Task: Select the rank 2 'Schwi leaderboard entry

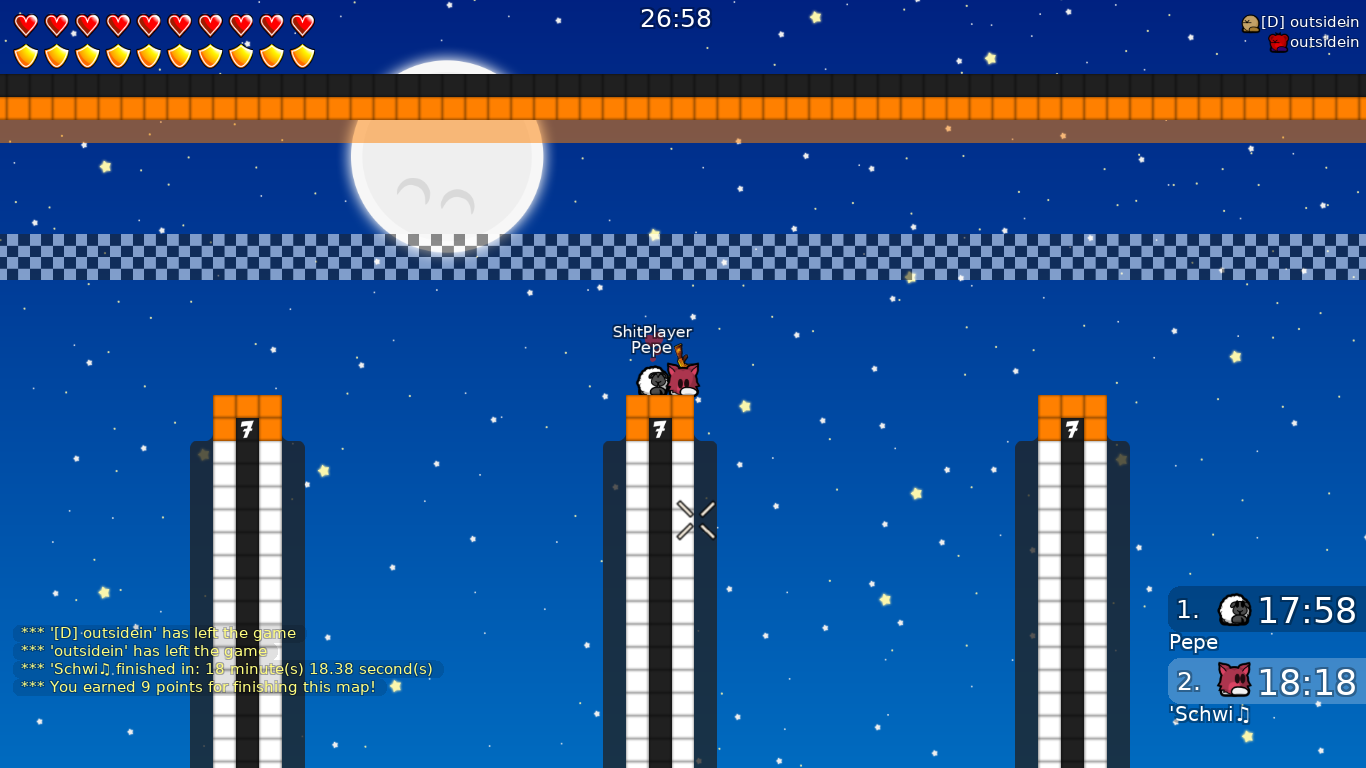Action: click(x=1266, y=682)
